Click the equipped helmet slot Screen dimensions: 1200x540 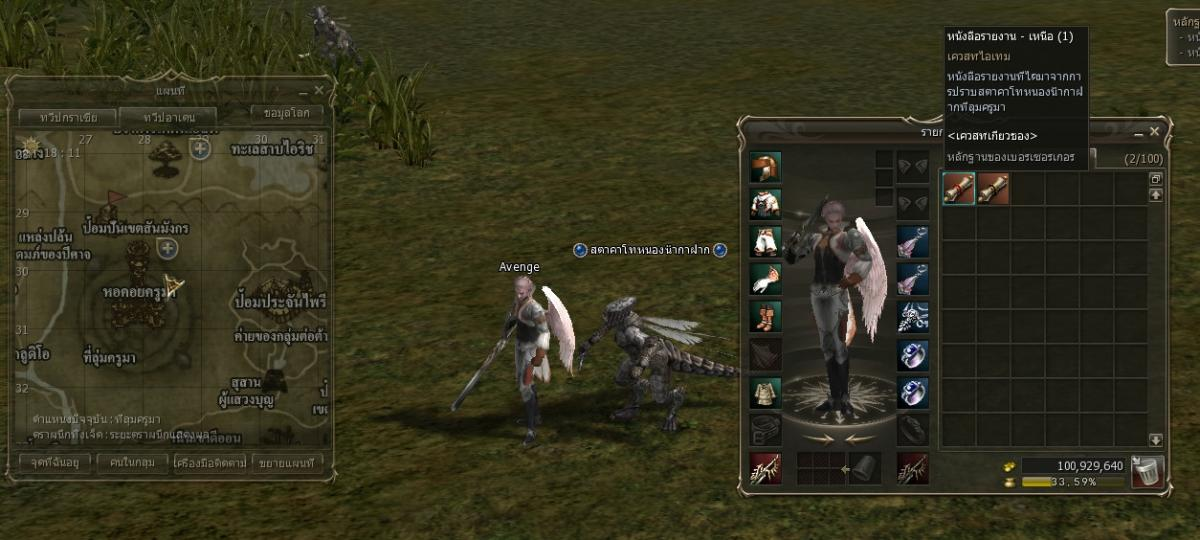coord(765,166)
